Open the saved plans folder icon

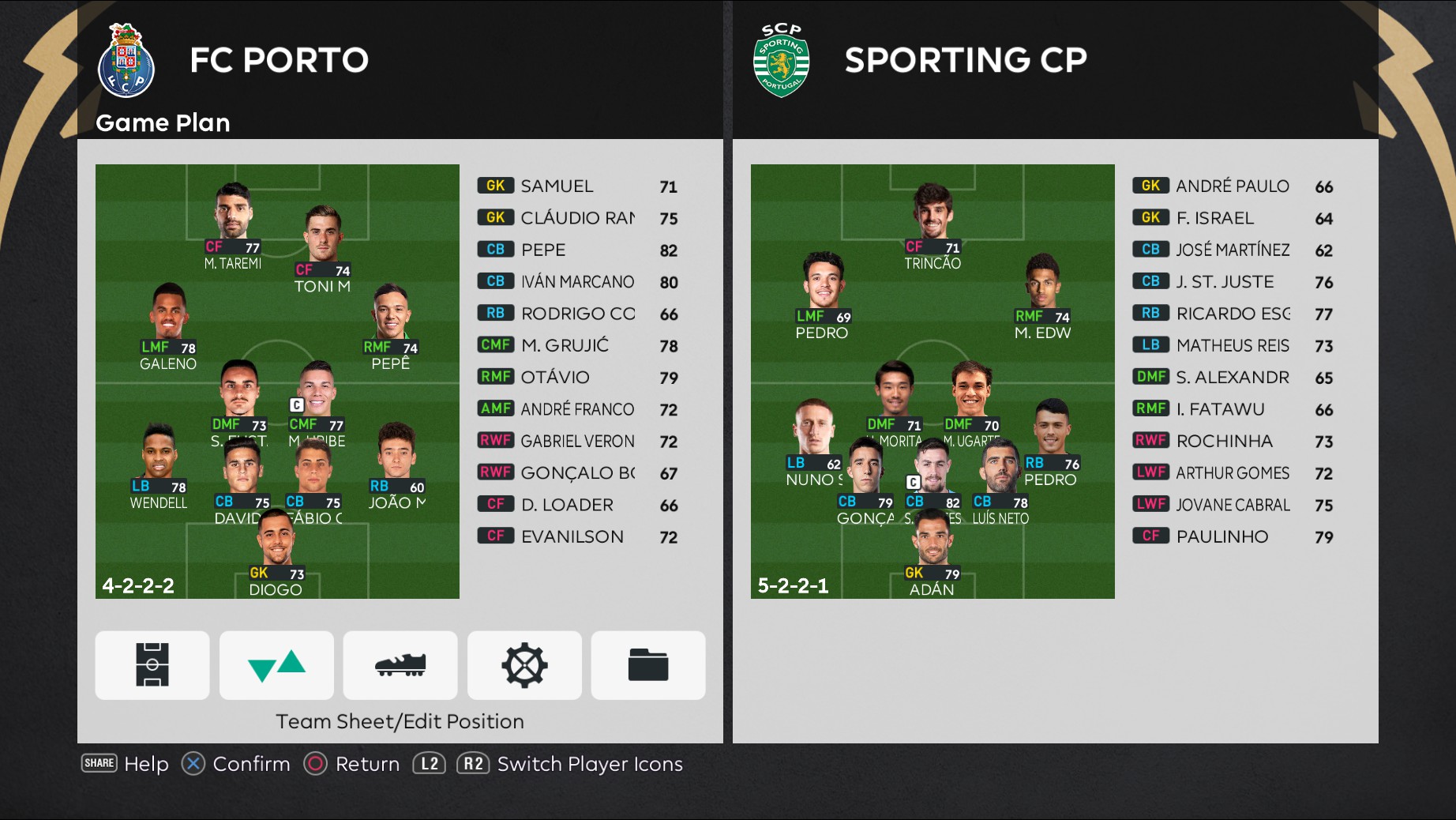tap(647, 665)
